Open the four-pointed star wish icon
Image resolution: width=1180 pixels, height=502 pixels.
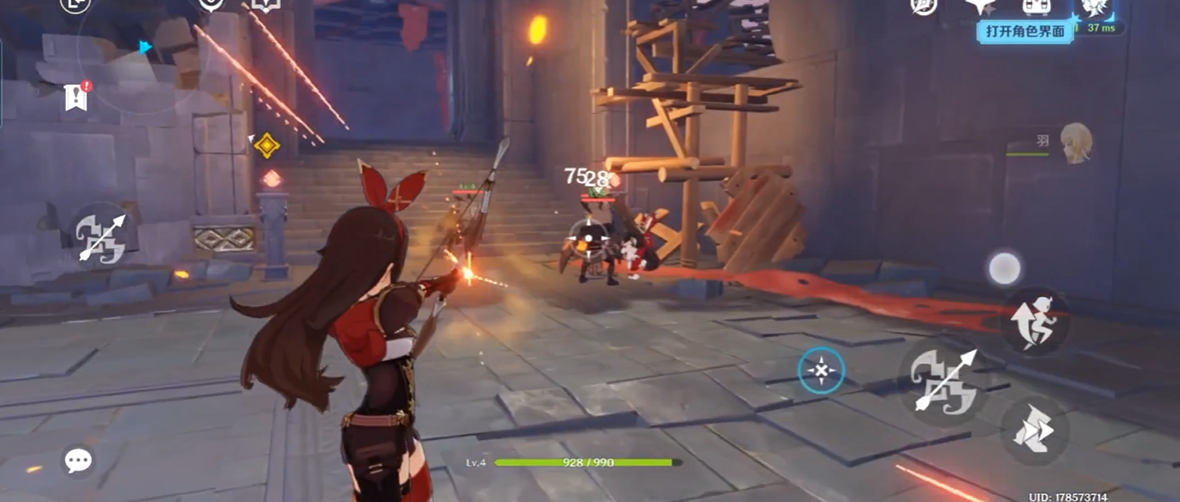pos(978,6)
